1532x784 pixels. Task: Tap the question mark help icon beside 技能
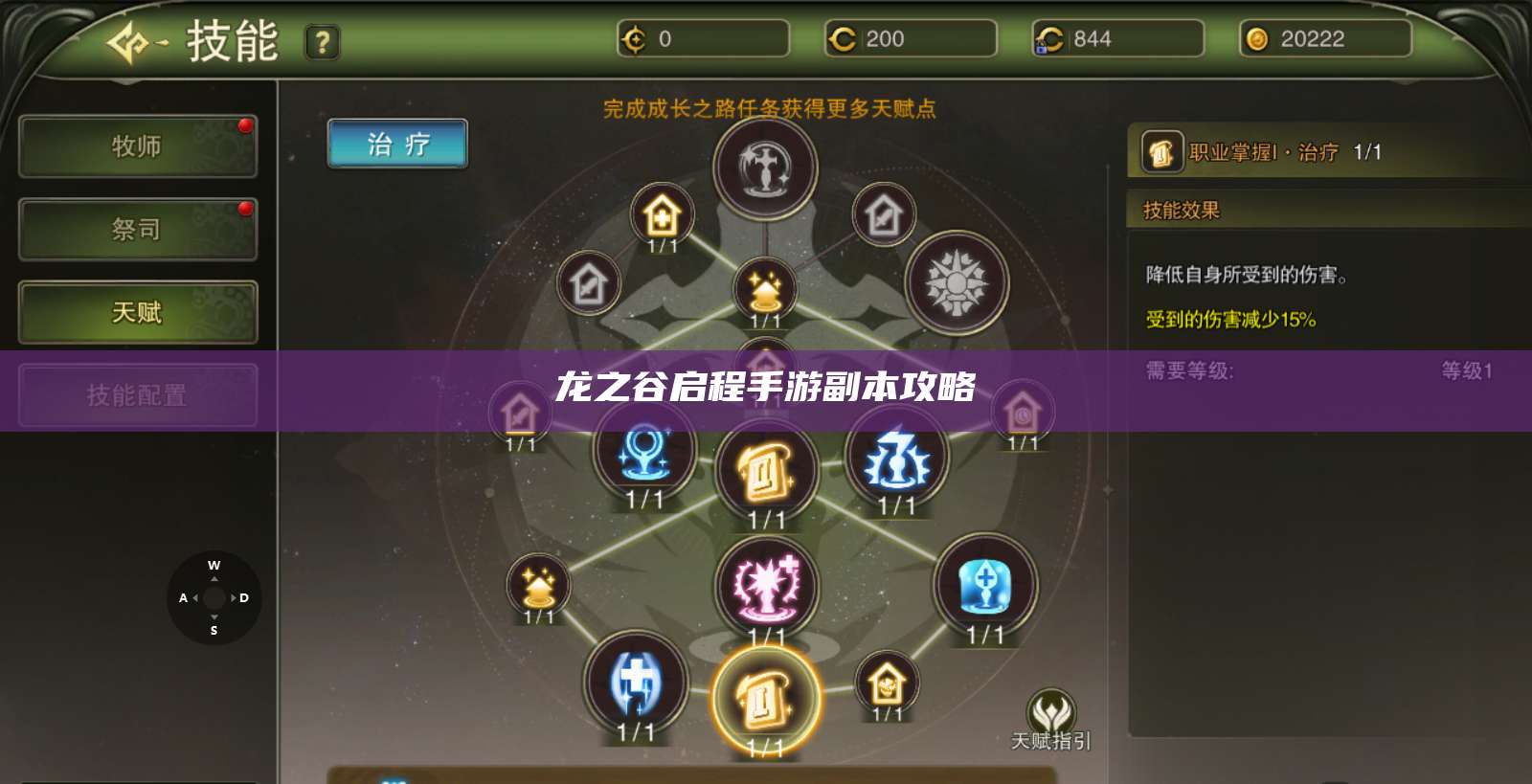pos(323,43)
